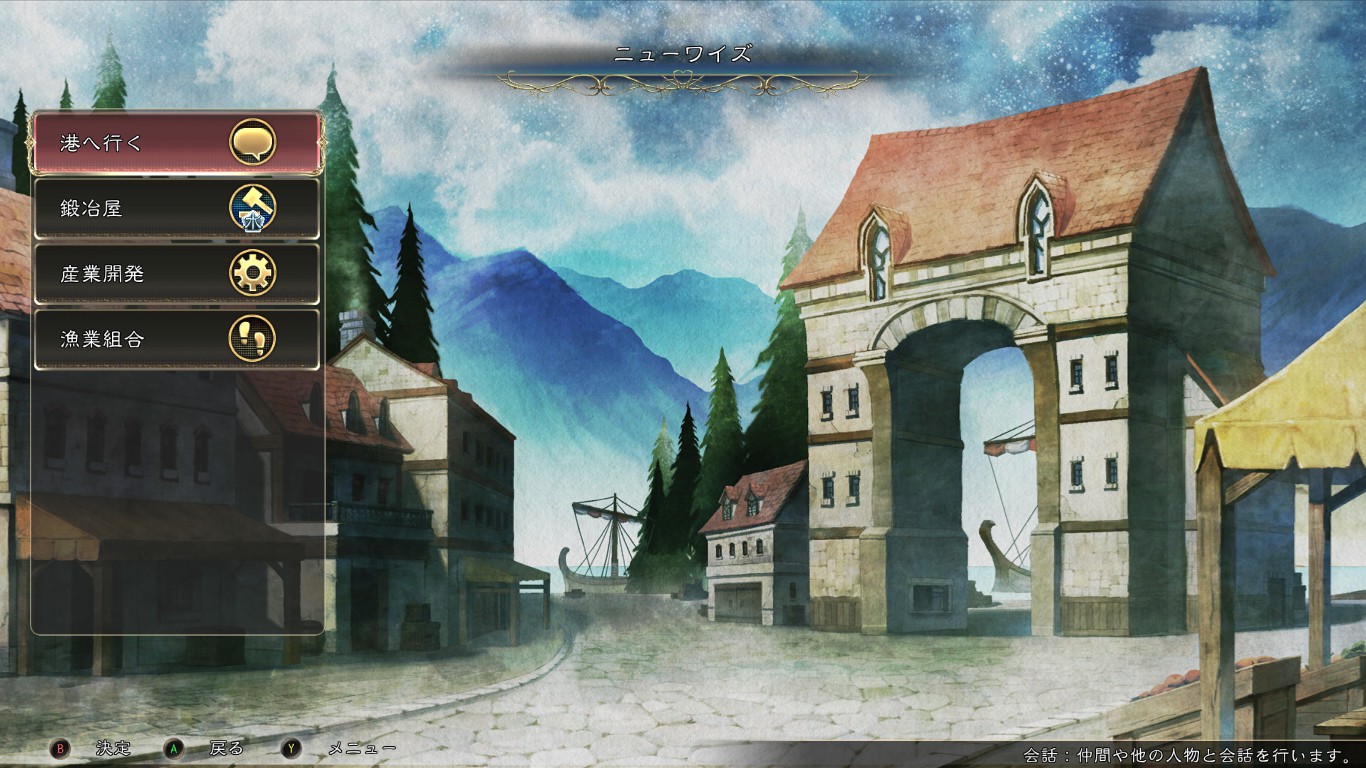Open the 鍛冶屋 blacksmith option
The image size is (1366, 768).
point(177,208)
